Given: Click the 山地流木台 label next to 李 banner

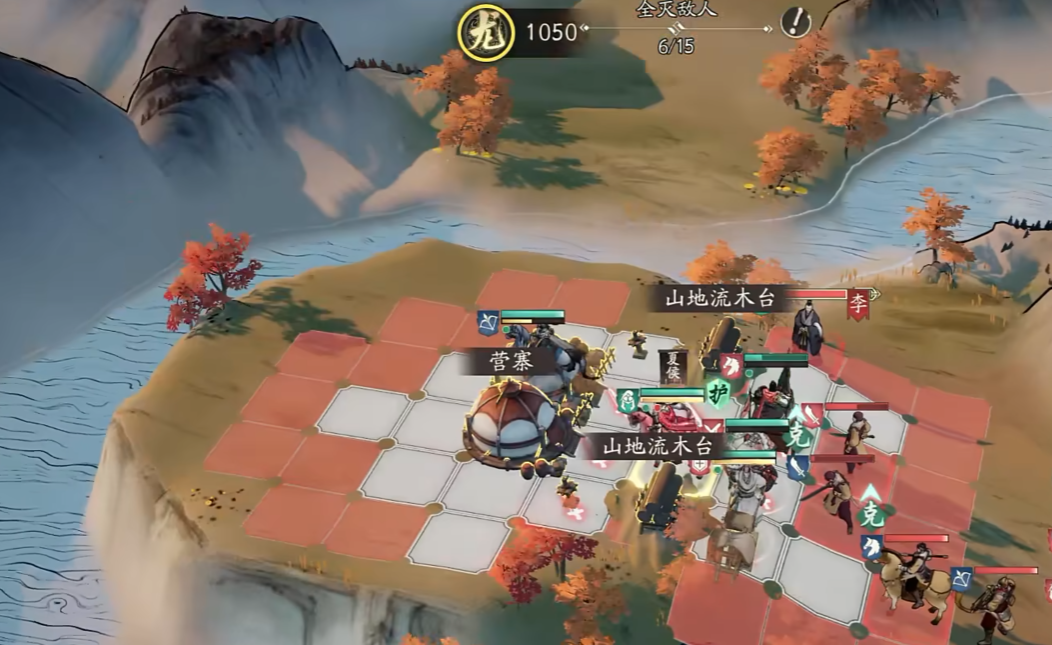Looking at the screenshot, I should [721, 298].
